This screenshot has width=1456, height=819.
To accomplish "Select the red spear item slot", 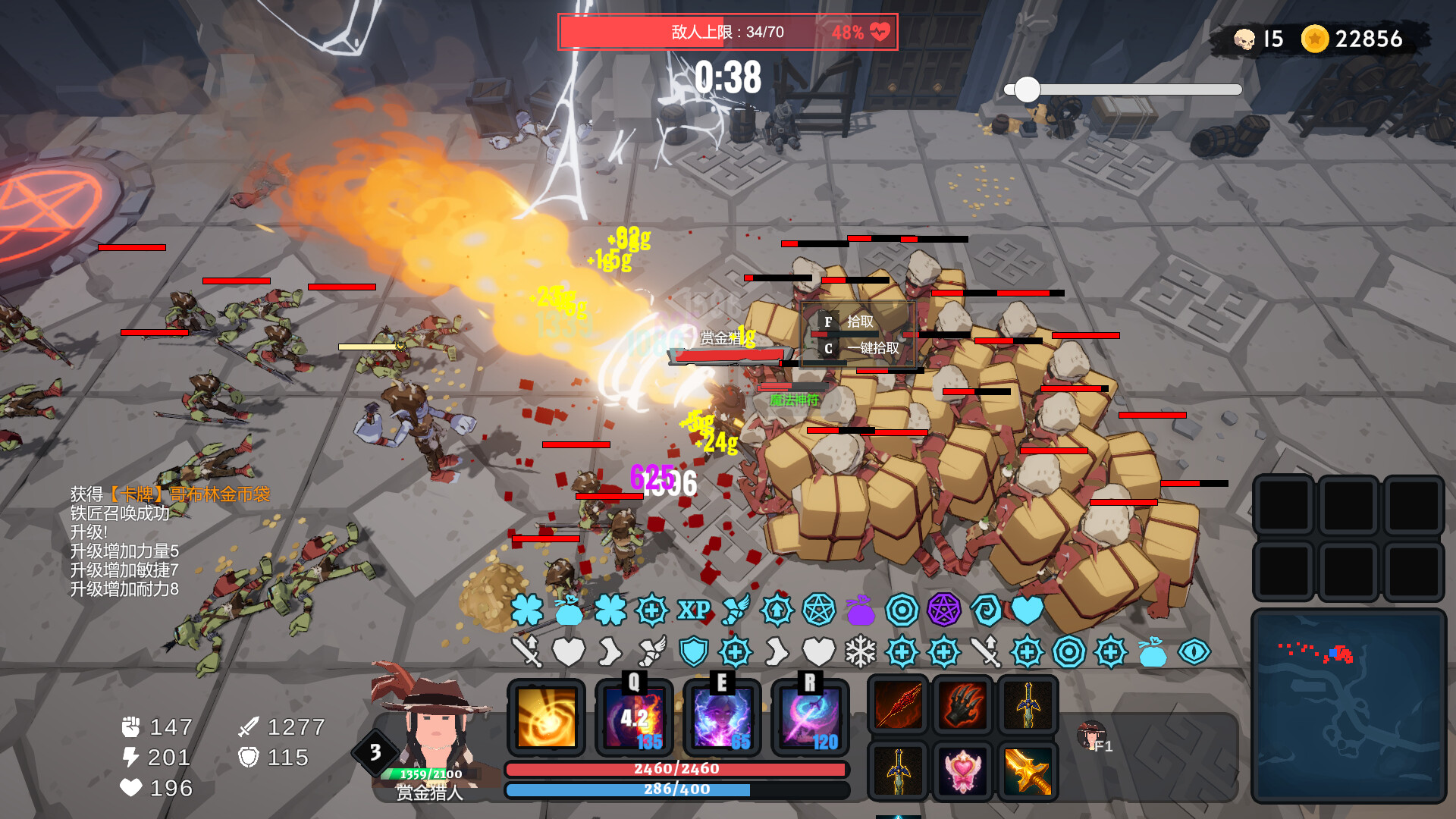I will coord(899,704).
